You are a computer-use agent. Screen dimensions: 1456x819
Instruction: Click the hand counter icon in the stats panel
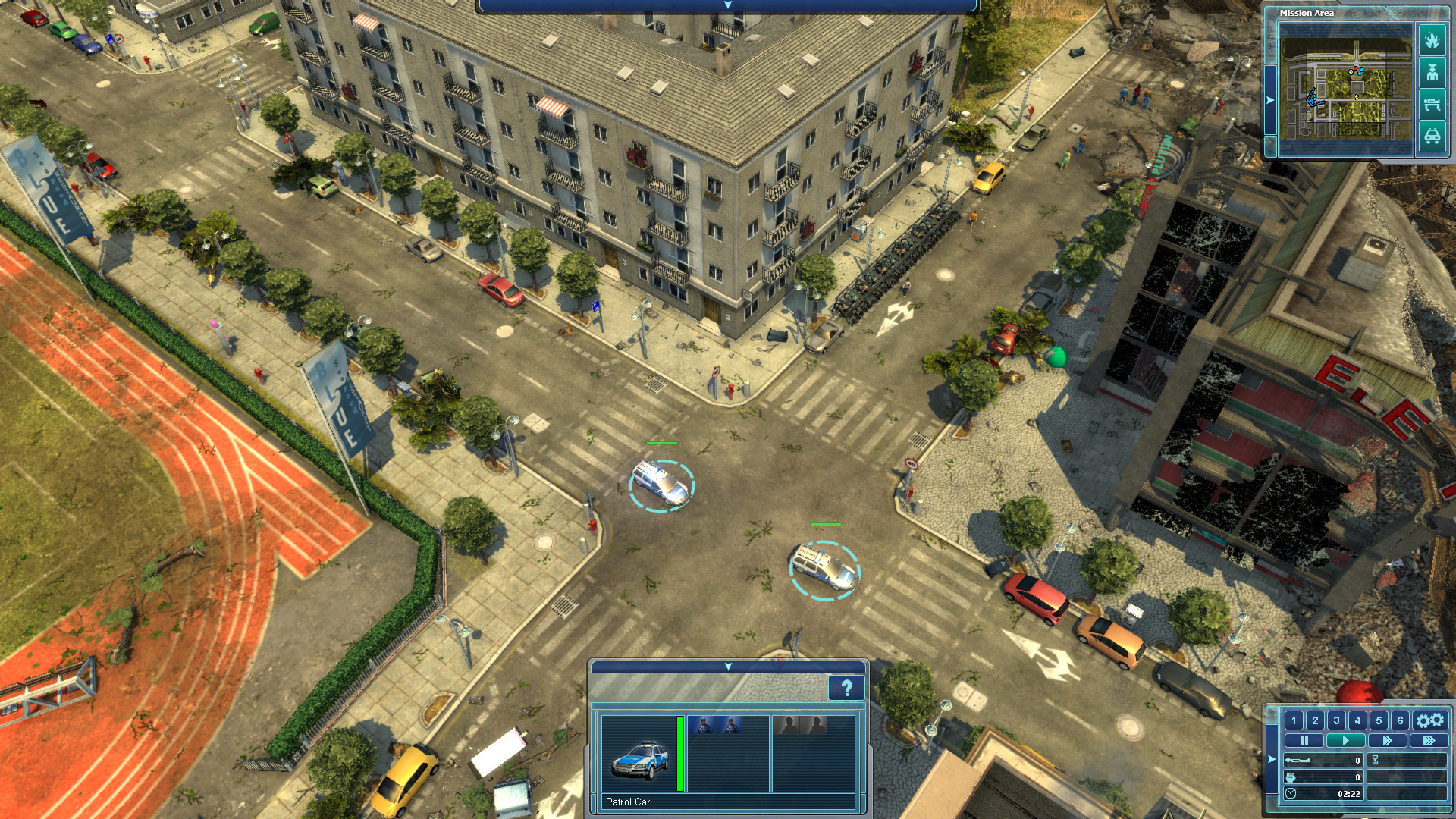point(1291,779)
